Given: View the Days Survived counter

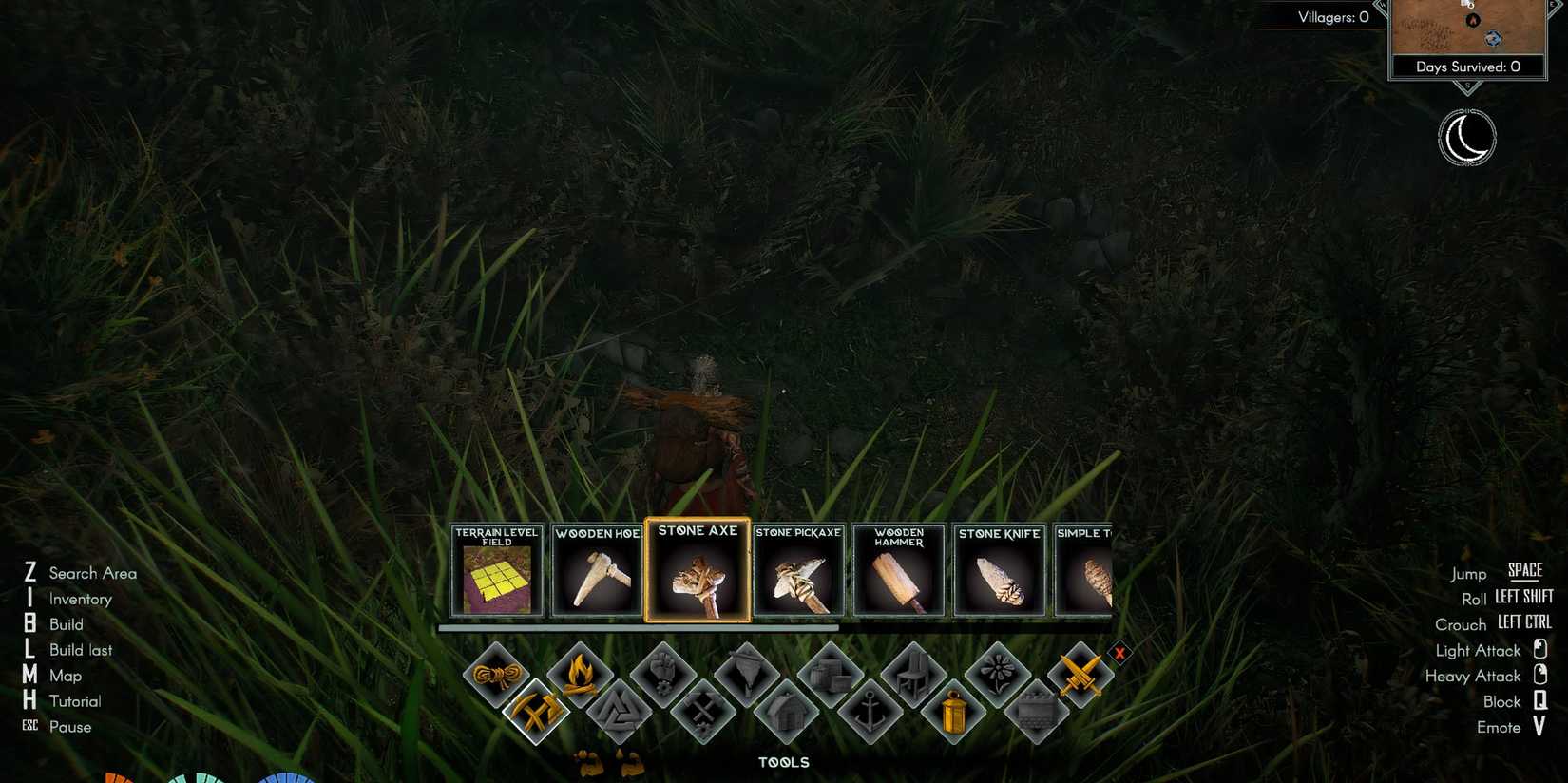Looking at the screenshot, I should pyautogui.click(x=1466, y=67).
